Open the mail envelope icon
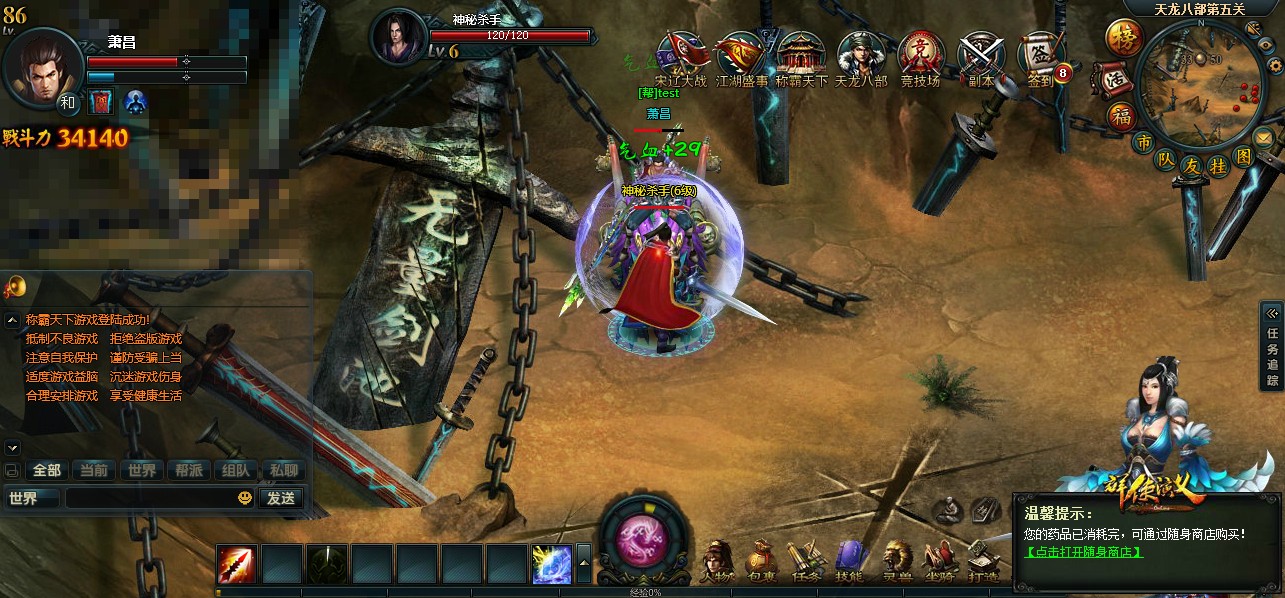 (1264, 137)
